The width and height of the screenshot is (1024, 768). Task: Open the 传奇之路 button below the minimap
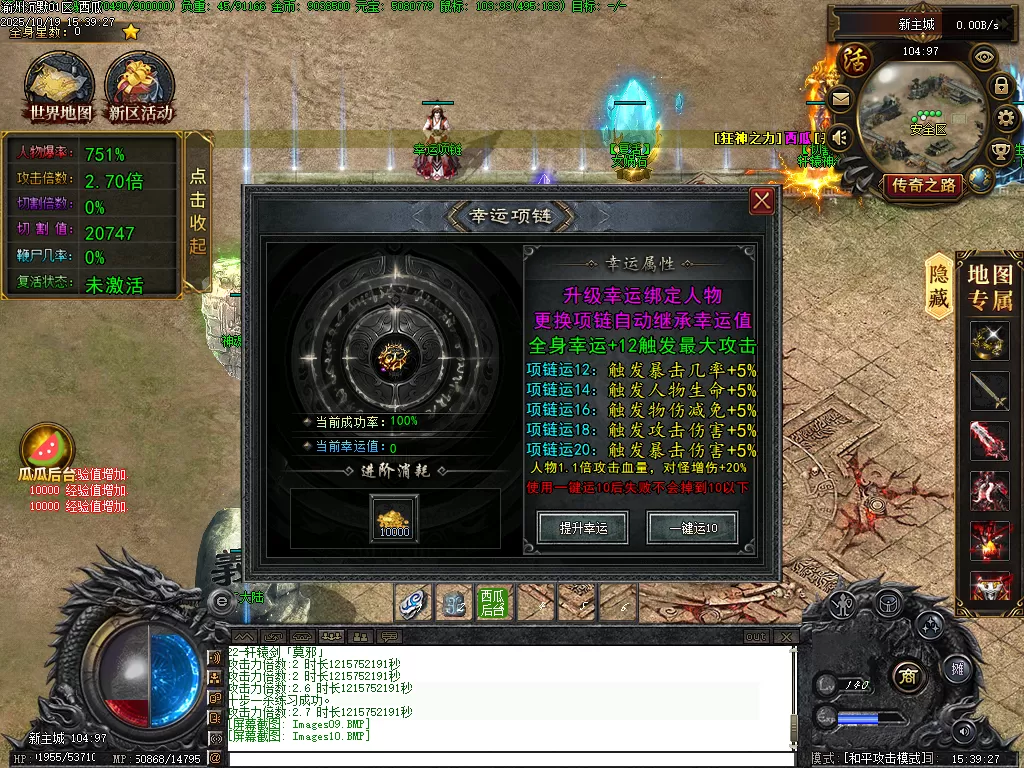[x=921, y=185]
